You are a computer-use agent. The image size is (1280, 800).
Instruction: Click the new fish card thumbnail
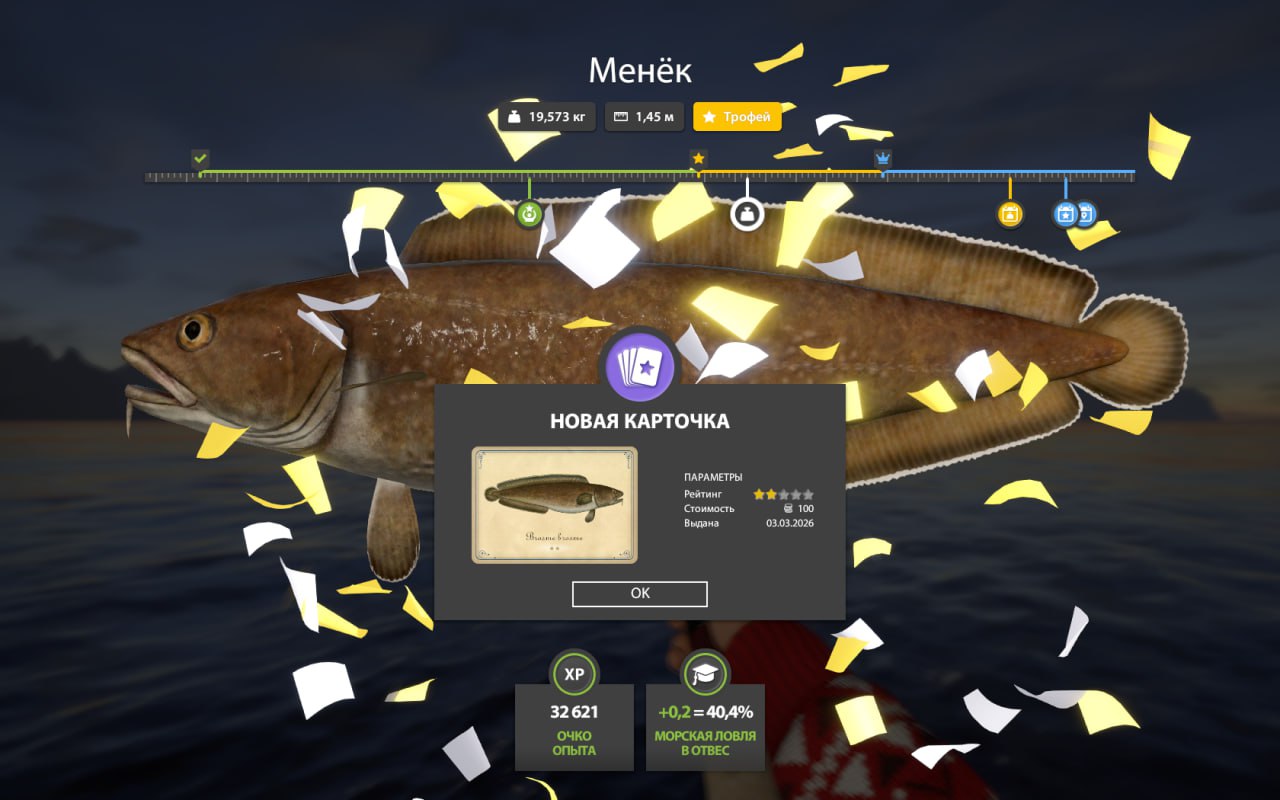pyautogui.click(x=554, y=505)
